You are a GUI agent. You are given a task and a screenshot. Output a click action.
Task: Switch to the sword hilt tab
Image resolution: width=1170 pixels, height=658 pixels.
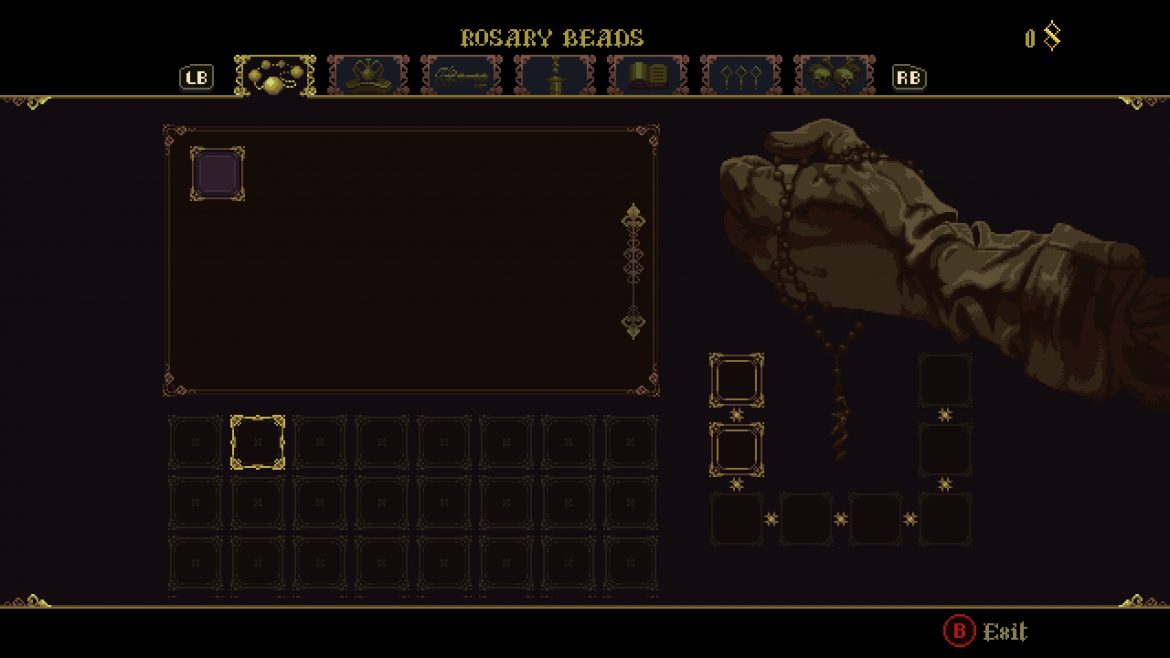tap(554, 76)
